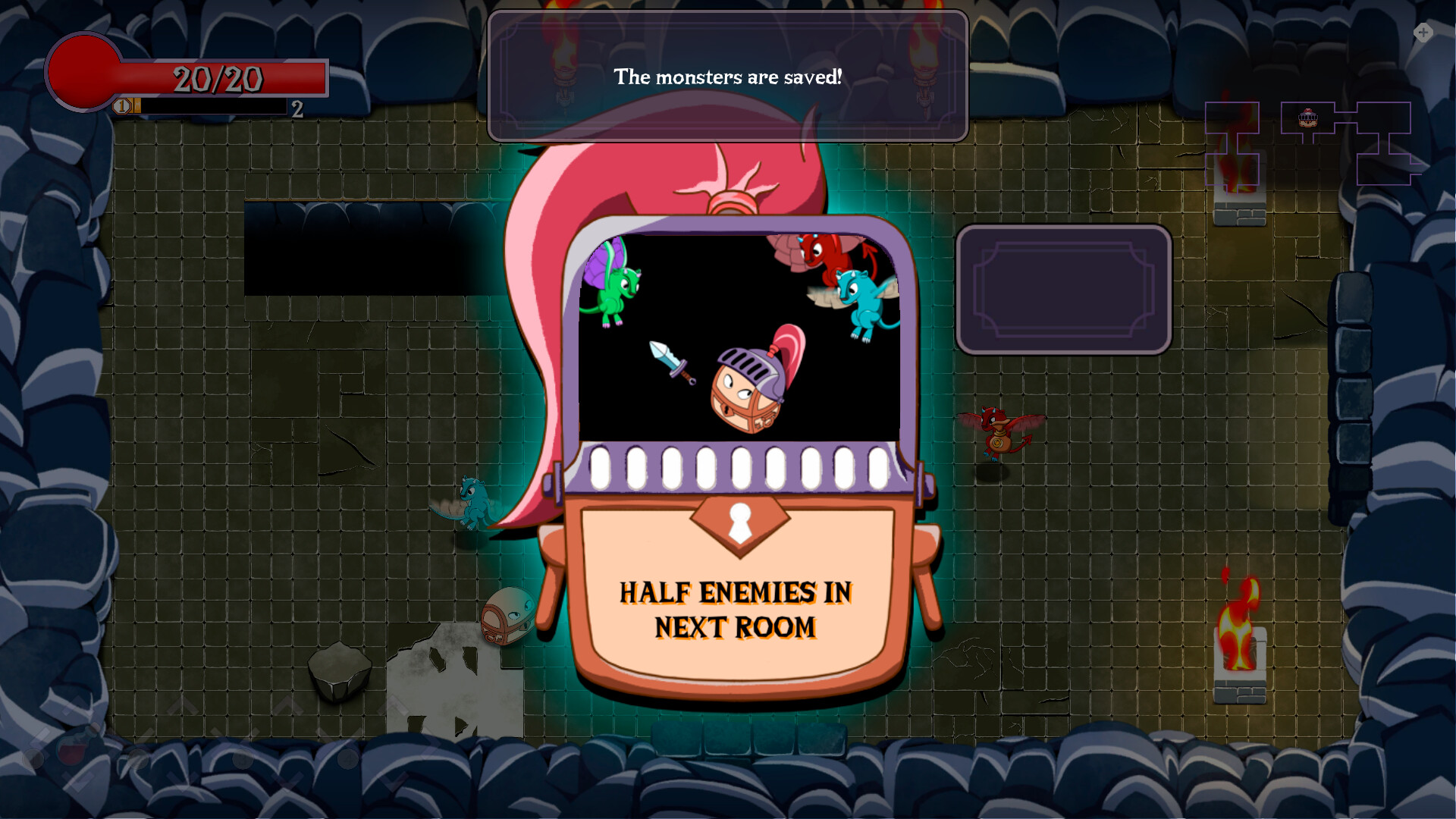Dismiss the monsters are saved banner
The image size is (1456, 819).
coord(728,76)
